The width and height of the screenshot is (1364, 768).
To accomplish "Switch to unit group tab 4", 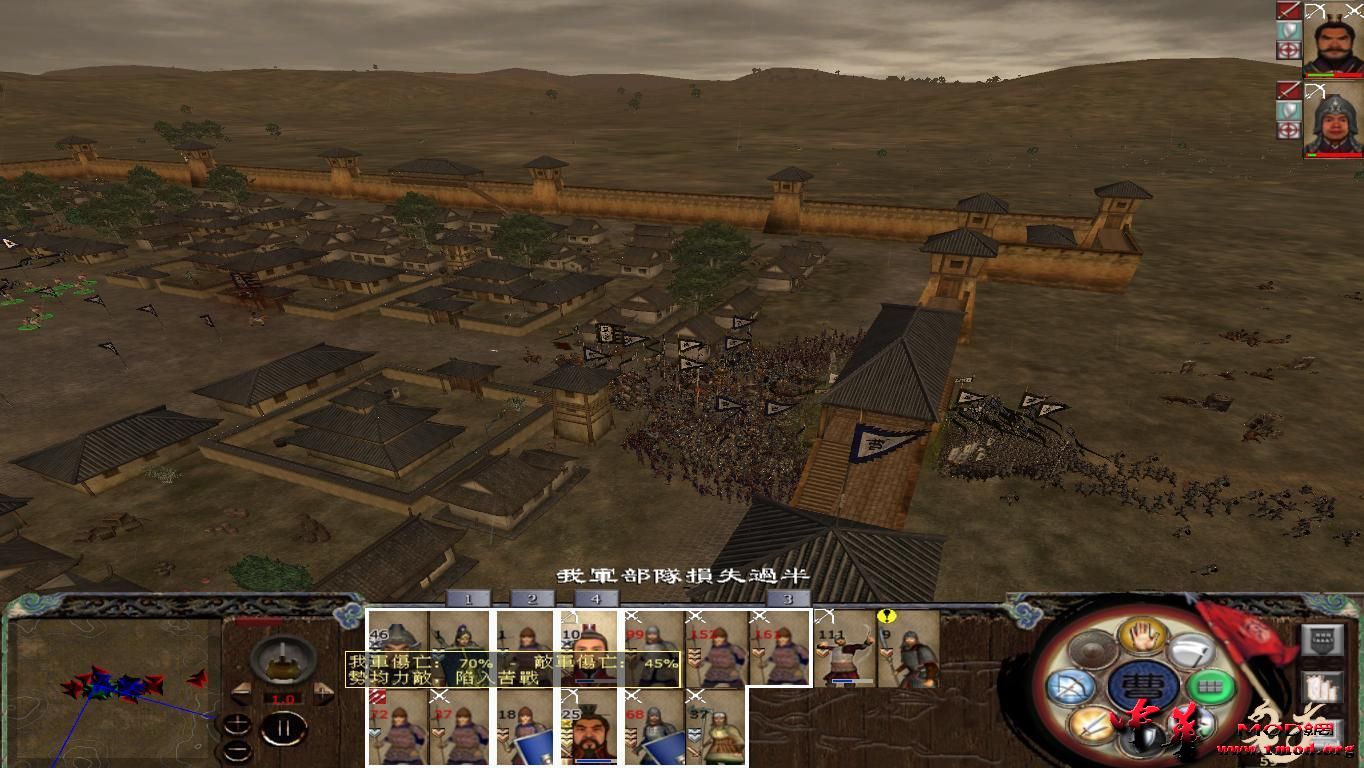I will (597, 597).
